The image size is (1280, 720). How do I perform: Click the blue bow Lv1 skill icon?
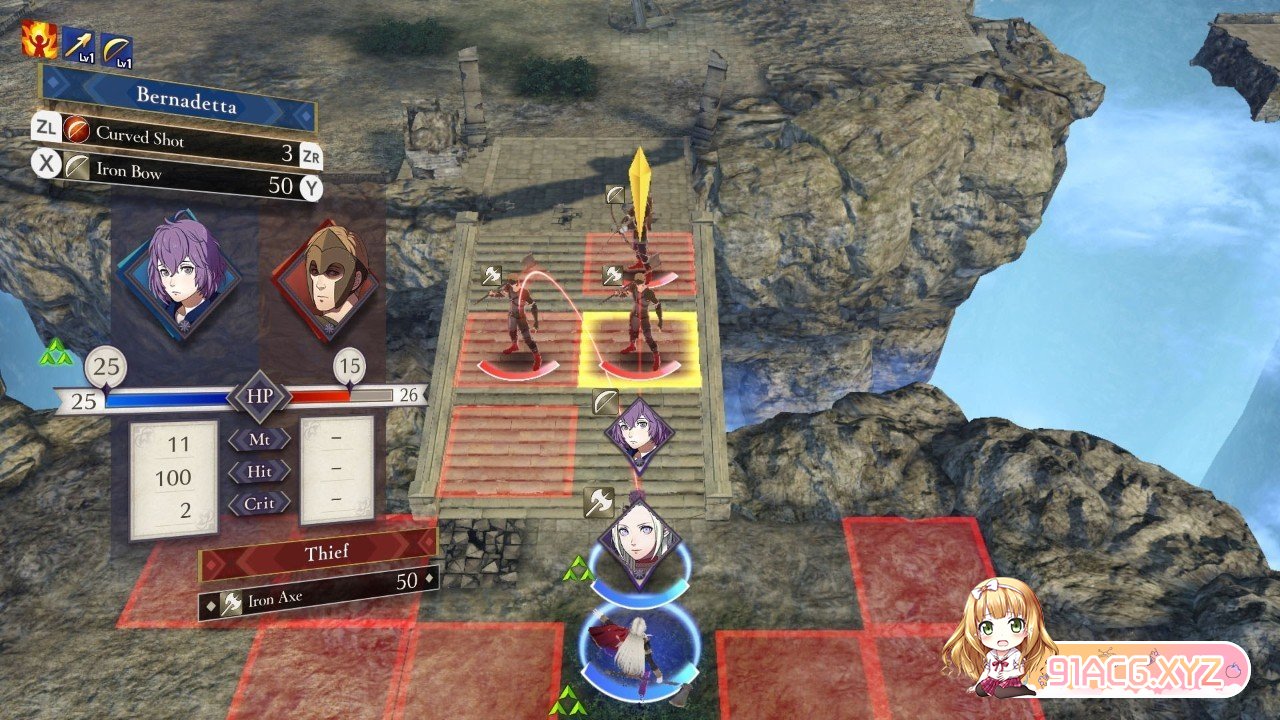pos(117,49)
